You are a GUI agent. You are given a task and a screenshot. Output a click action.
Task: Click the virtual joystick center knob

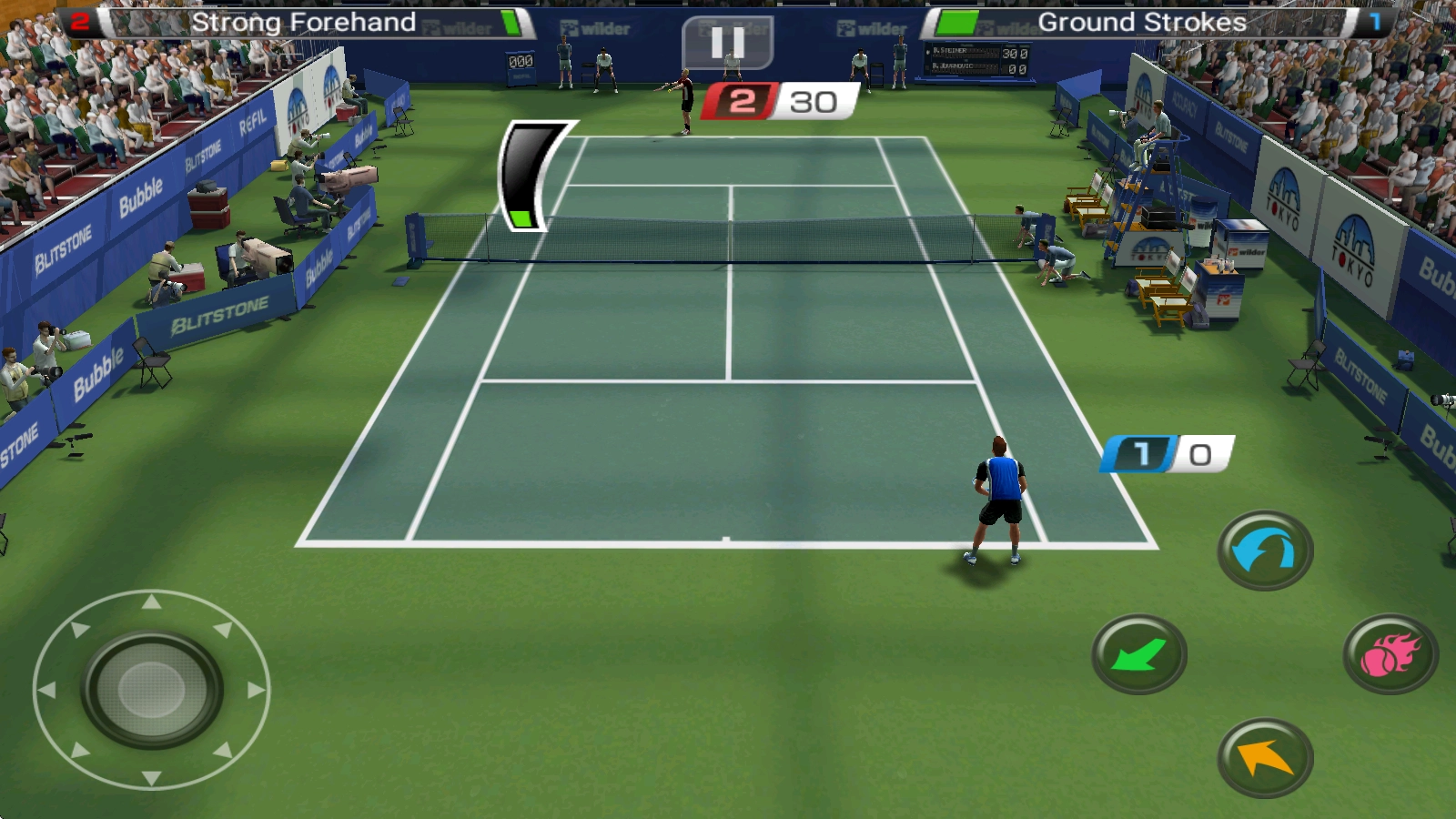pyautogui.click(x=152, y=690)
